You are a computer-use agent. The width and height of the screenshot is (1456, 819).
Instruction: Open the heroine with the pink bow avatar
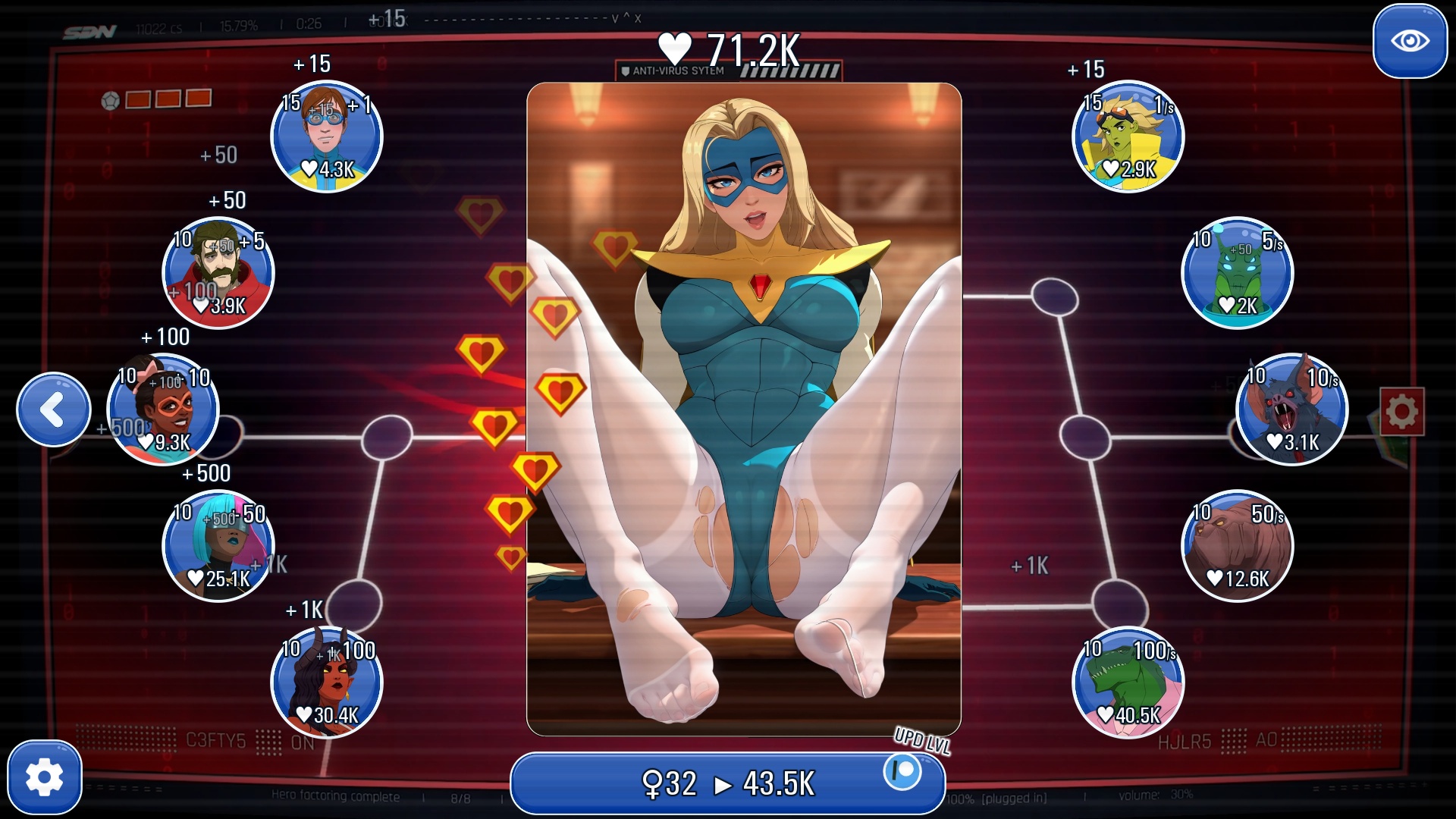[x=163, y=409]
